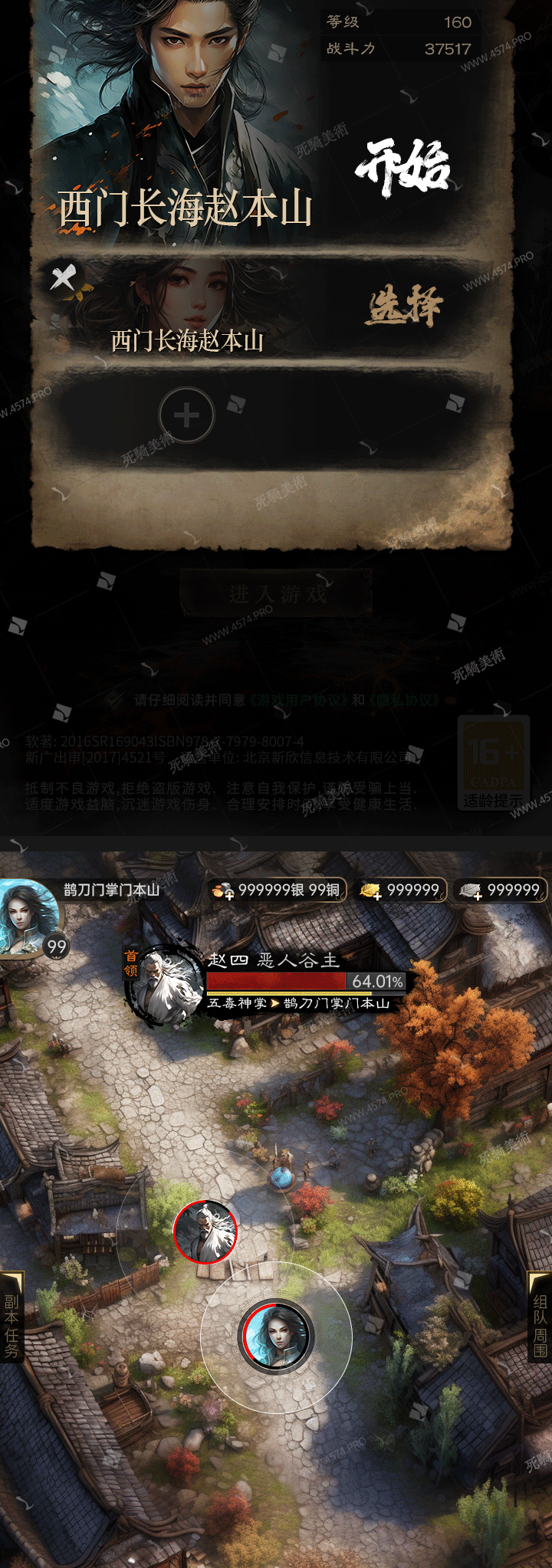552x1568 pixels.
Task: Click the dimmed 进入游戏 enter game button
Action: tap(276, 594)
